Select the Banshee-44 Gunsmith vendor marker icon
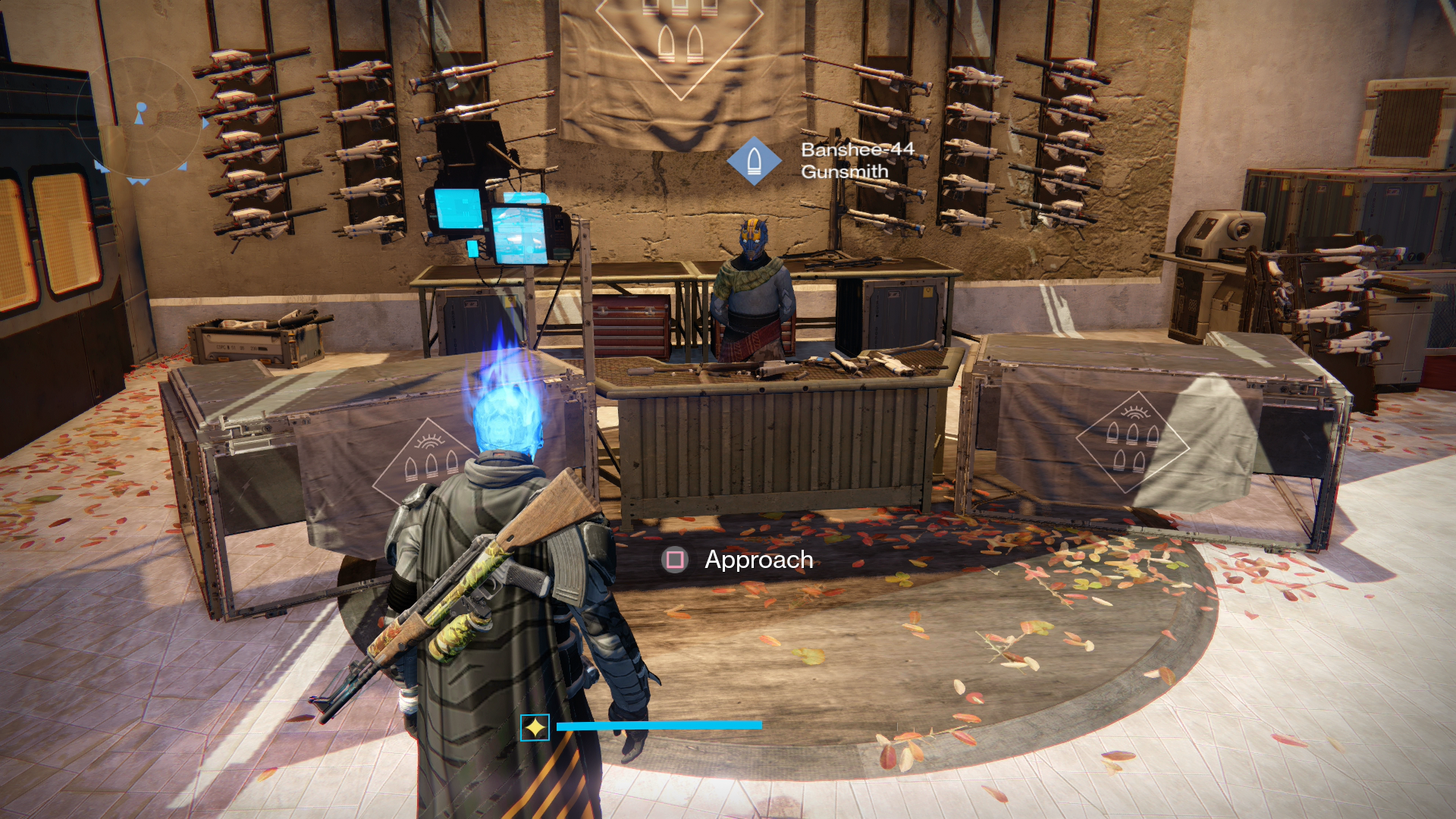Screen dimensions: 1456x819 pos(754,161)
